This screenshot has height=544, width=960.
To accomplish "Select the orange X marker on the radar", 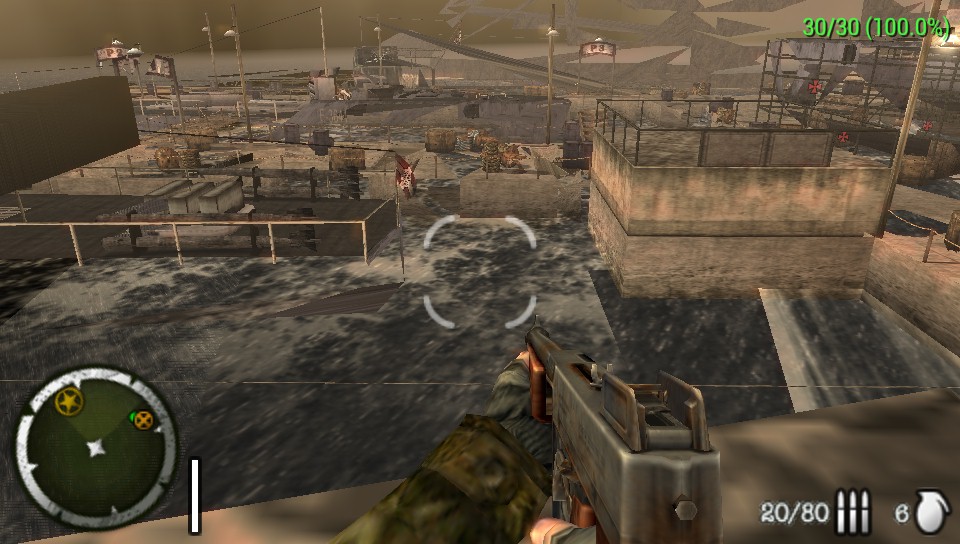I will pyautogui.click(x=144, y=419).
